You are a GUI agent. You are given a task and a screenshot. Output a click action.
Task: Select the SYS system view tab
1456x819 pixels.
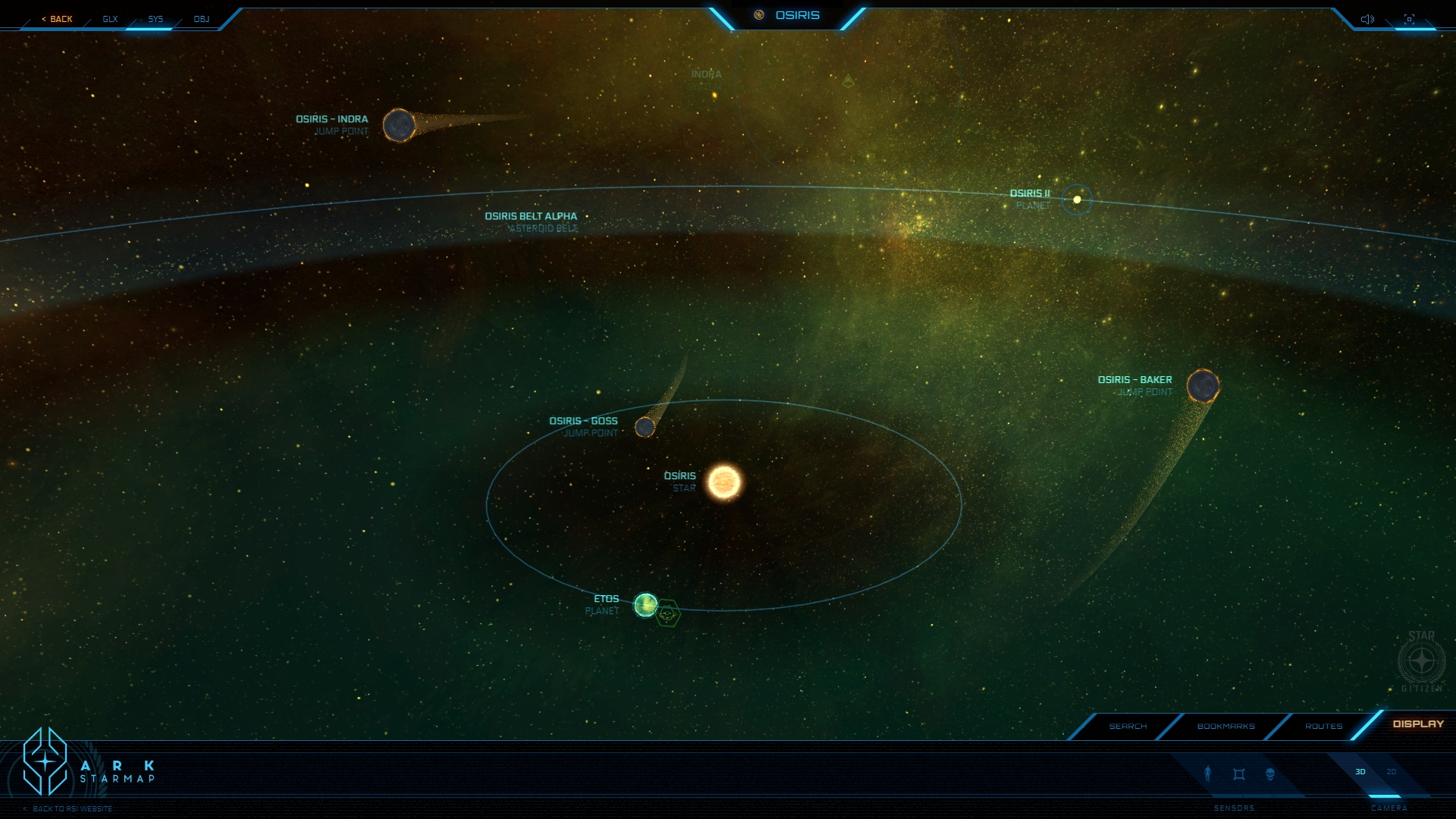click(155, 19)
